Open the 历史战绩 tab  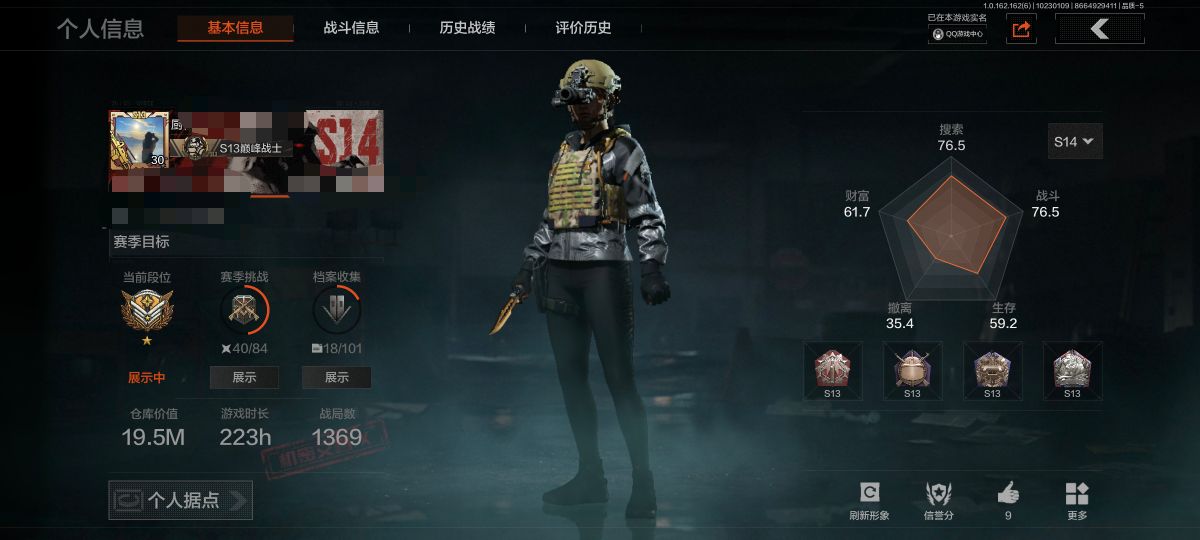467,28
